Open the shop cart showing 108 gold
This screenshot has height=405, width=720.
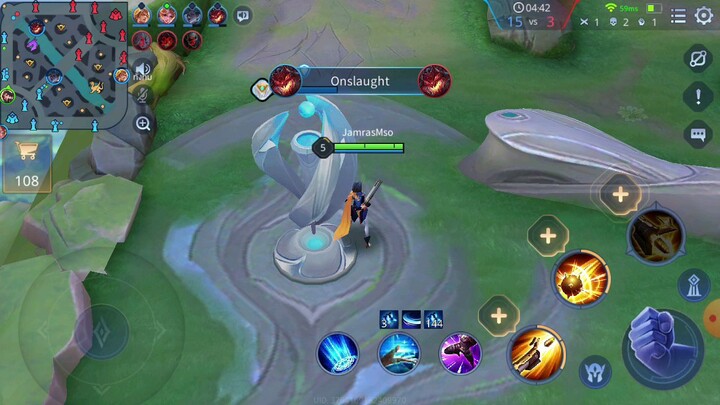[x=27, y=163]
